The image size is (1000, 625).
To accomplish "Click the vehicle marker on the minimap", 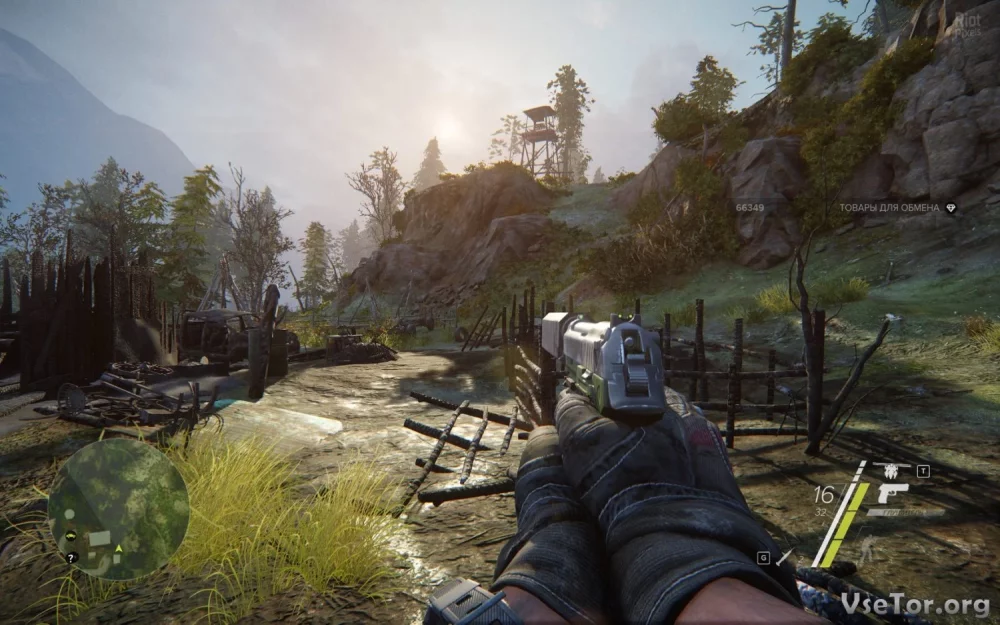I will coord(71,535).
